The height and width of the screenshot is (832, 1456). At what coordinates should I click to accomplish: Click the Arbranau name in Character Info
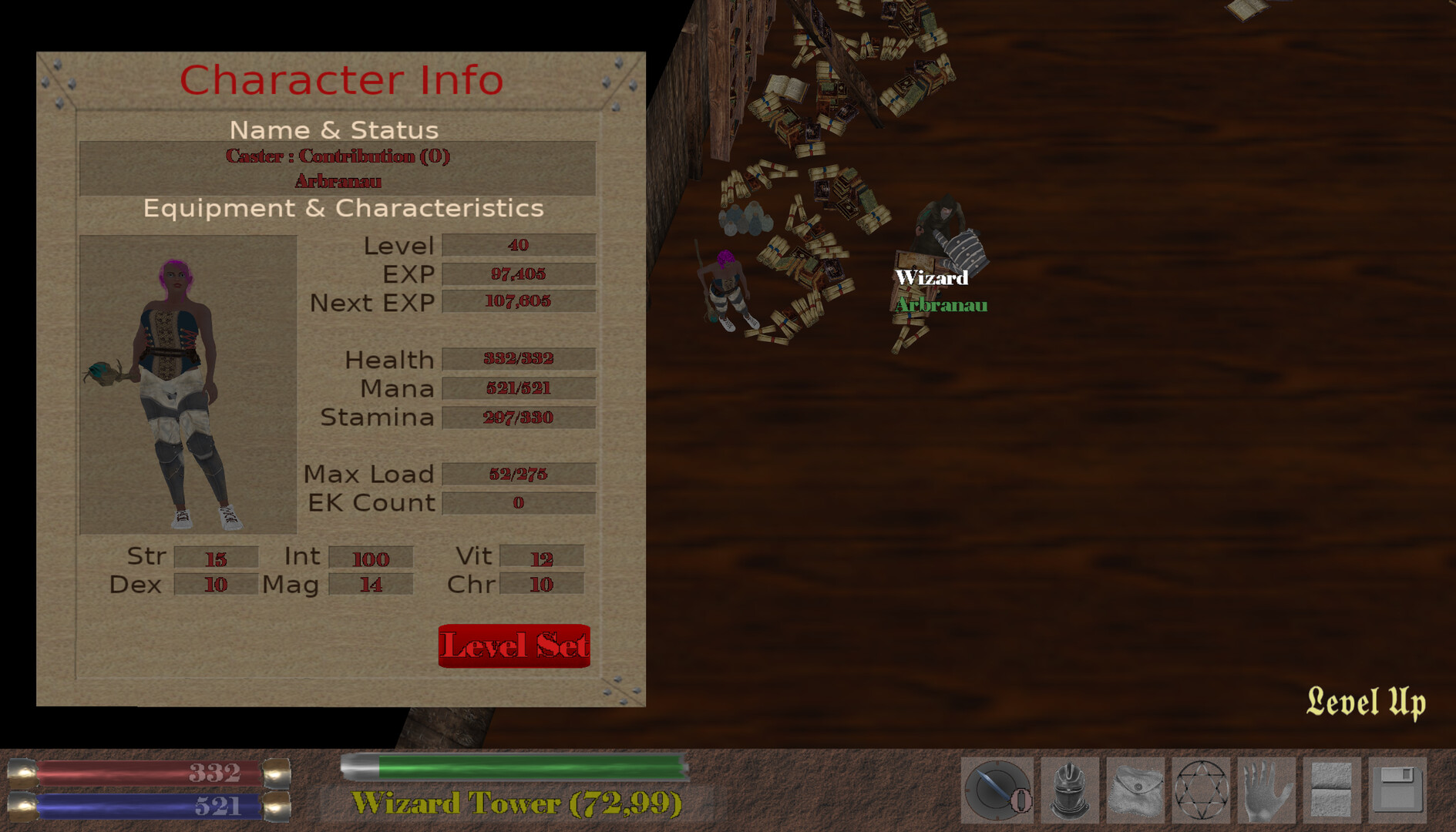pos(336,183)
